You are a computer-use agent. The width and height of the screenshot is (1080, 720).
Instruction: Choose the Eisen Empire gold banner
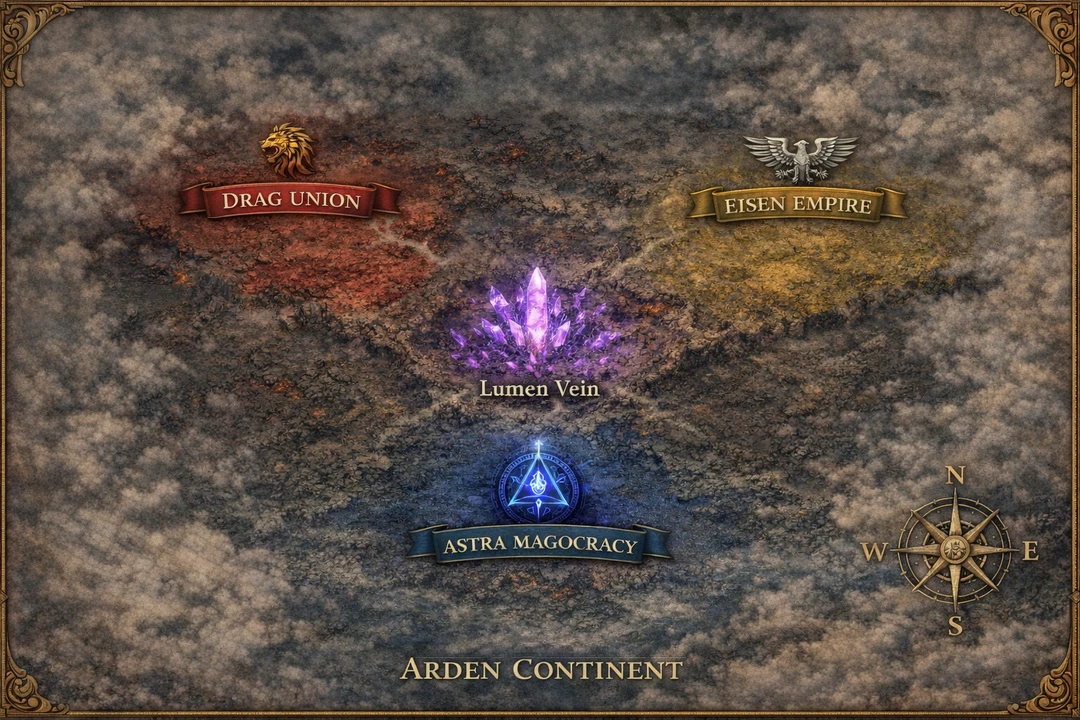click(798, 205)
